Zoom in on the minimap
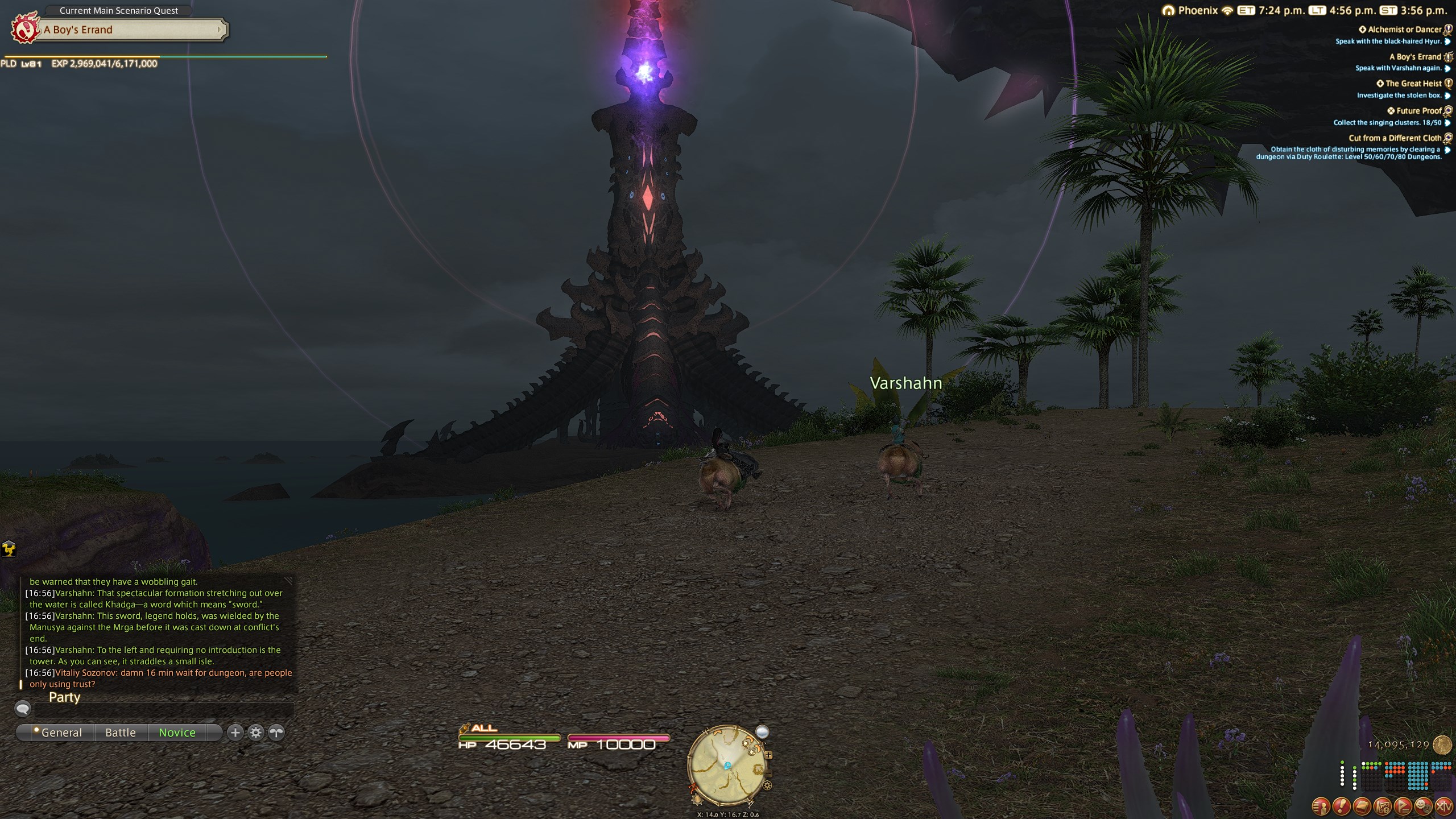 point(768,755)
